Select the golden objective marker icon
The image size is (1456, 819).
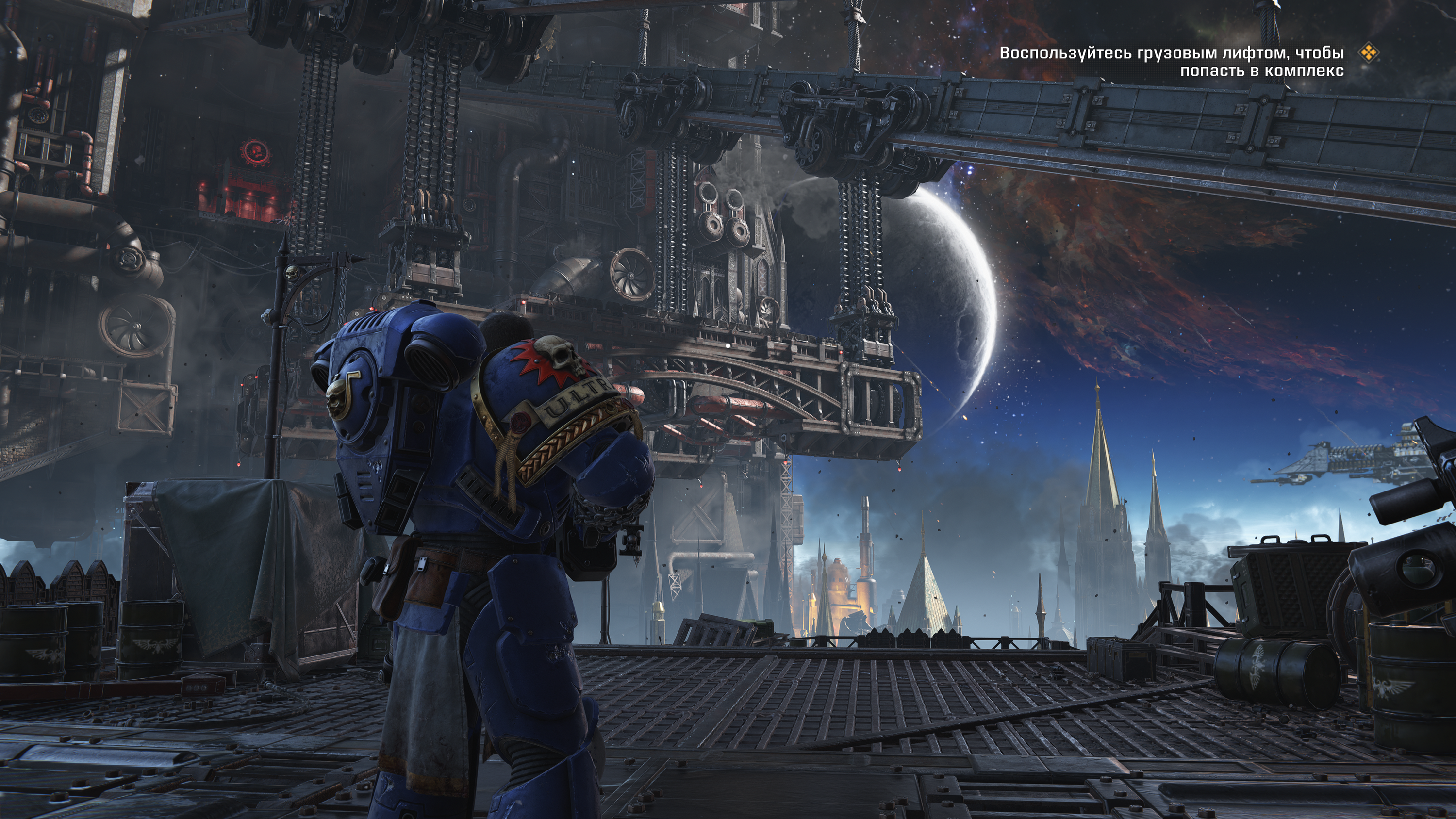pos(1368,53)
